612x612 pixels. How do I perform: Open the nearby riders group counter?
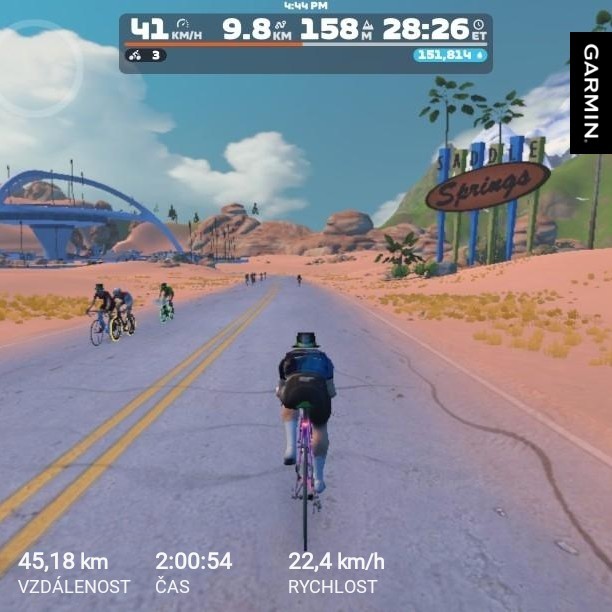145,56
